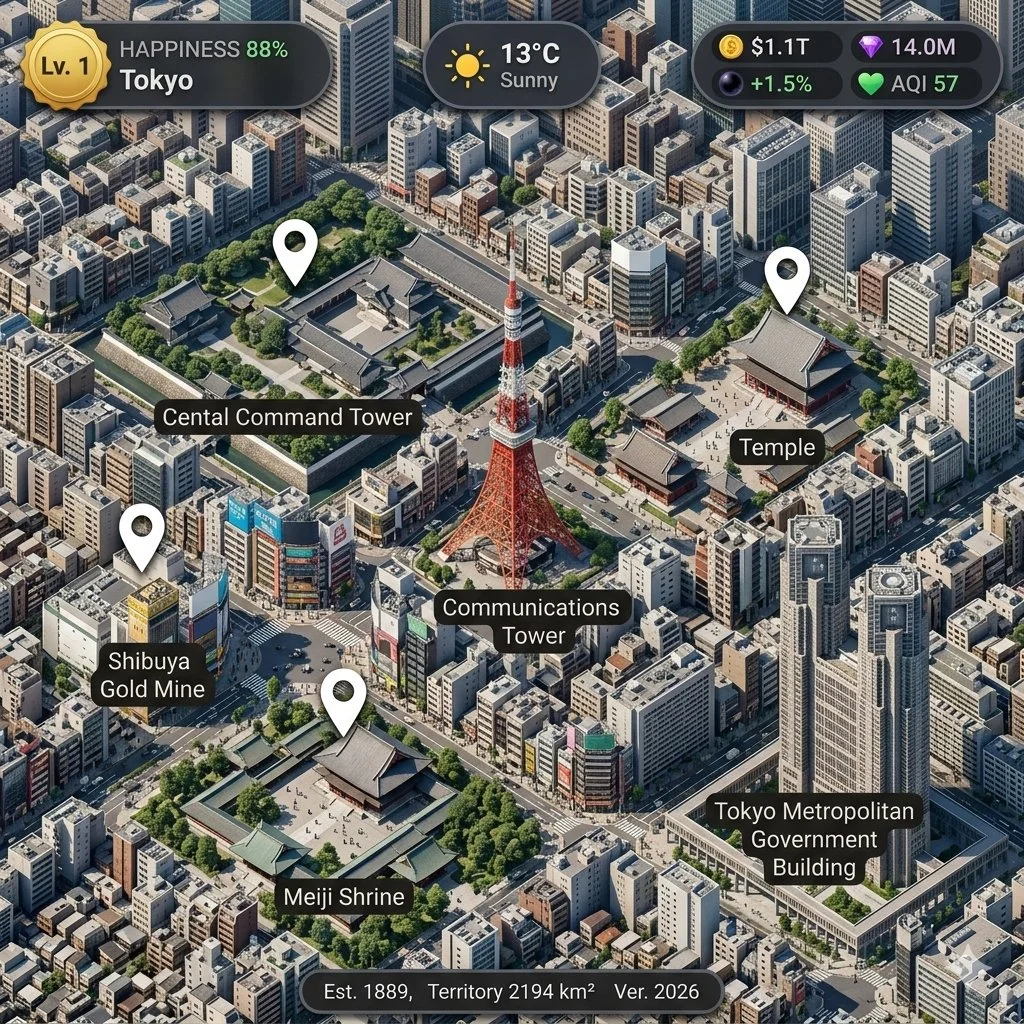Click the map pin above Meiji Shrine
Screen dimensions: 1024x1024
click(x=343, y=698)
